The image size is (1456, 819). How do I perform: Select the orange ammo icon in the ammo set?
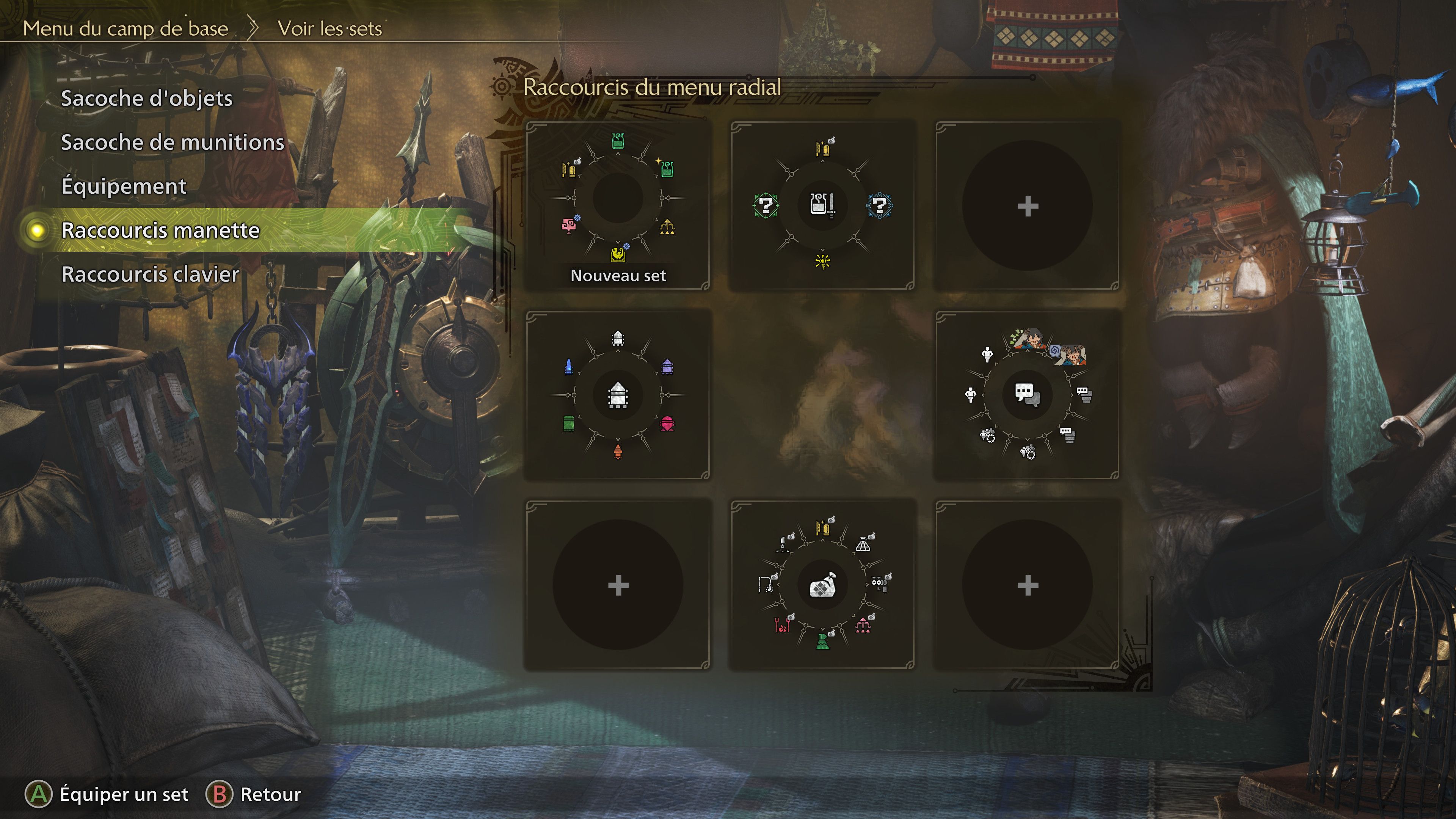tap(618, 452)
